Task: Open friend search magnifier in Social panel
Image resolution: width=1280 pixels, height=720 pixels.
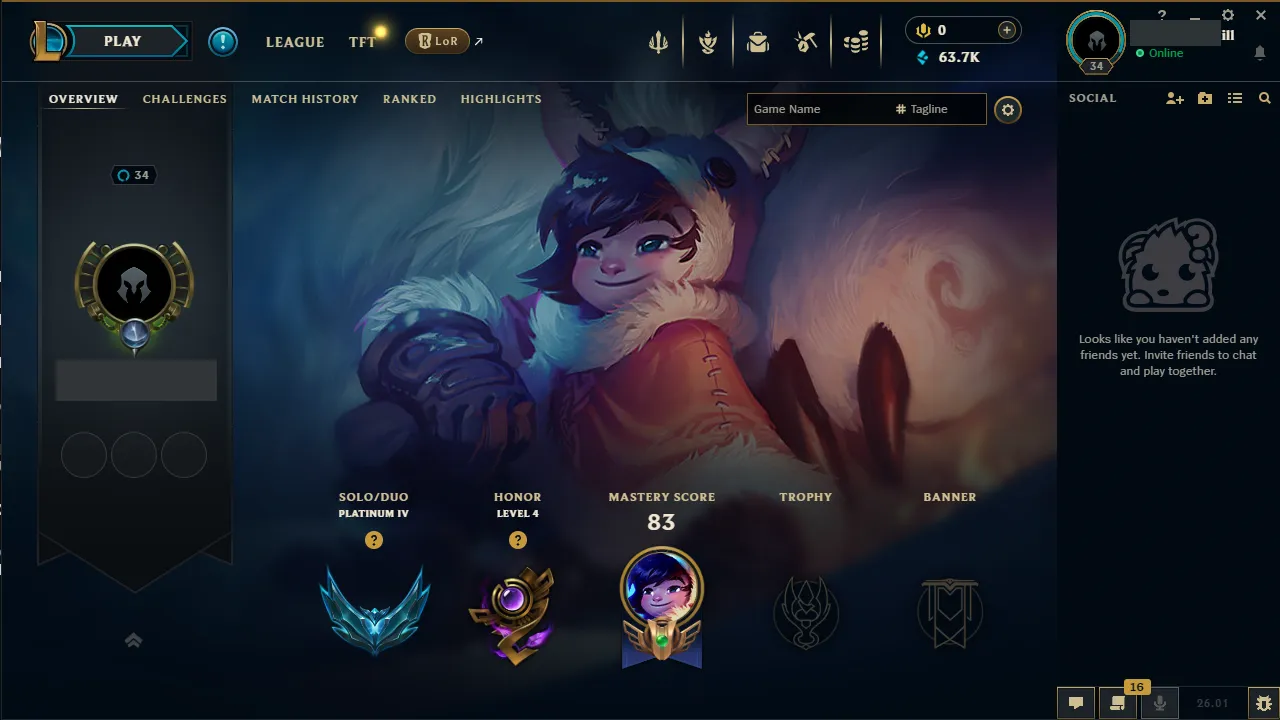Action: pos(1264,98)
